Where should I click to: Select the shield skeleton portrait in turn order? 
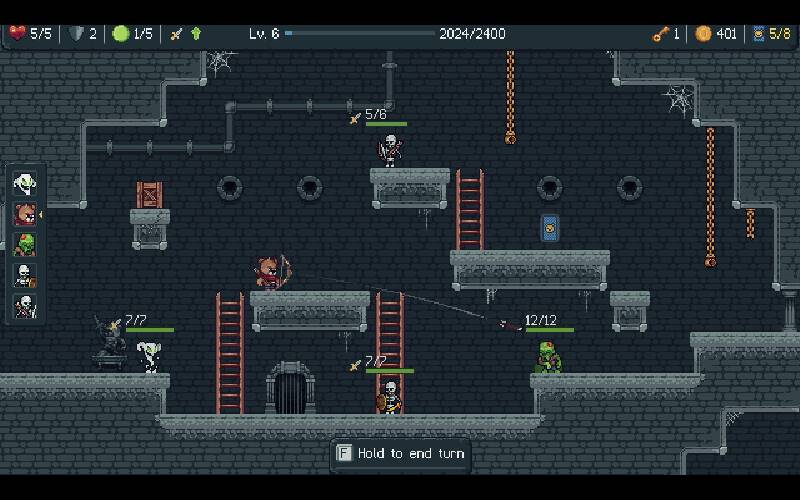coord(24,275)
